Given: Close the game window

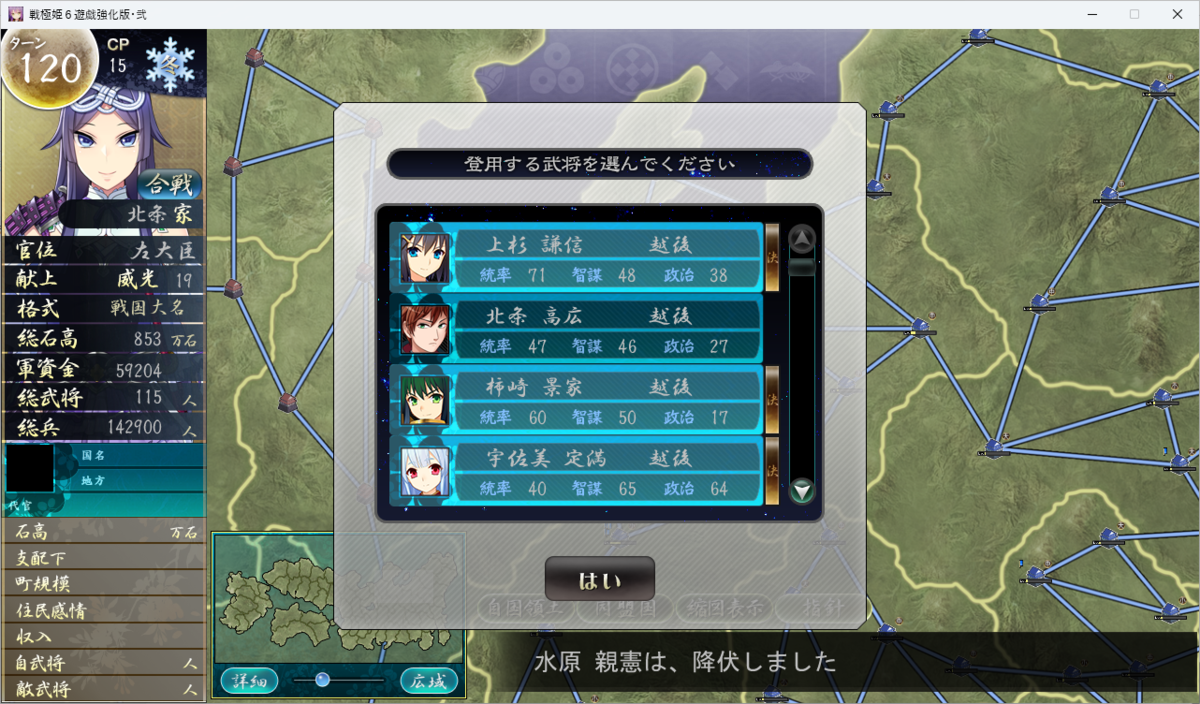Looking at the screenshot, I should coord(1178,14).
